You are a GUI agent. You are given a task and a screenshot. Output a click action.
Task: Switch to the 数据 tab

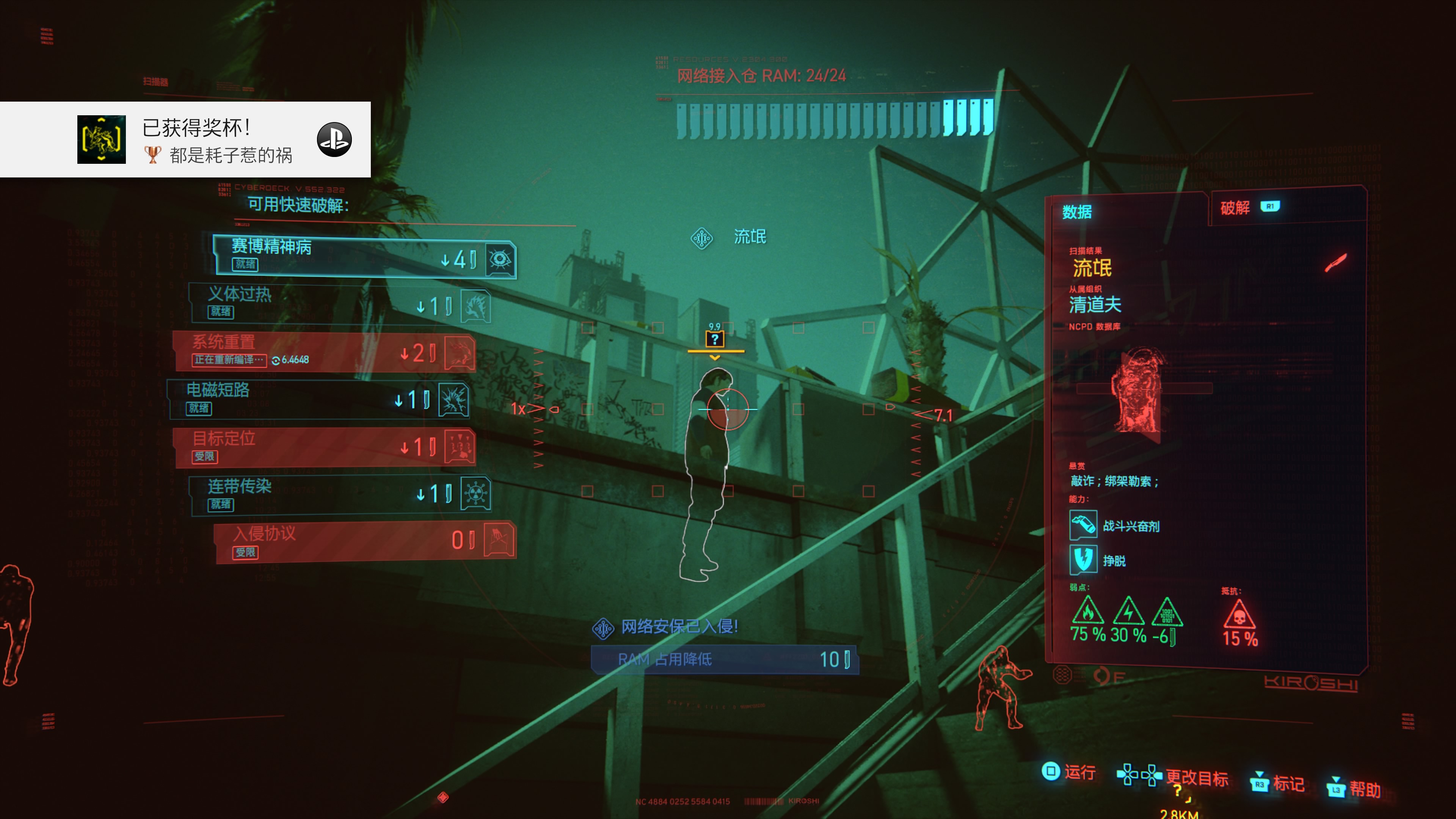[1077, 212]
